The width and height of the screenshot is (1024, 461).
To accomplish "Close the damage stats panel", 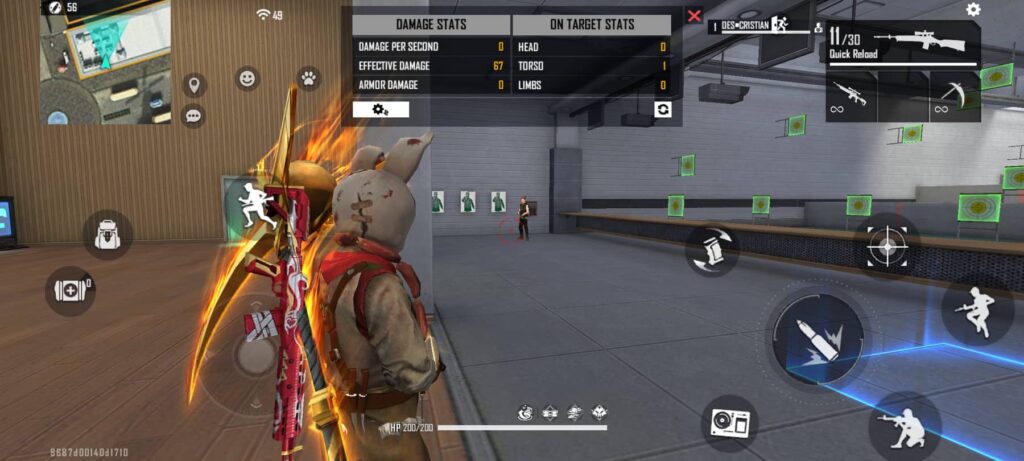I will 694,17.
